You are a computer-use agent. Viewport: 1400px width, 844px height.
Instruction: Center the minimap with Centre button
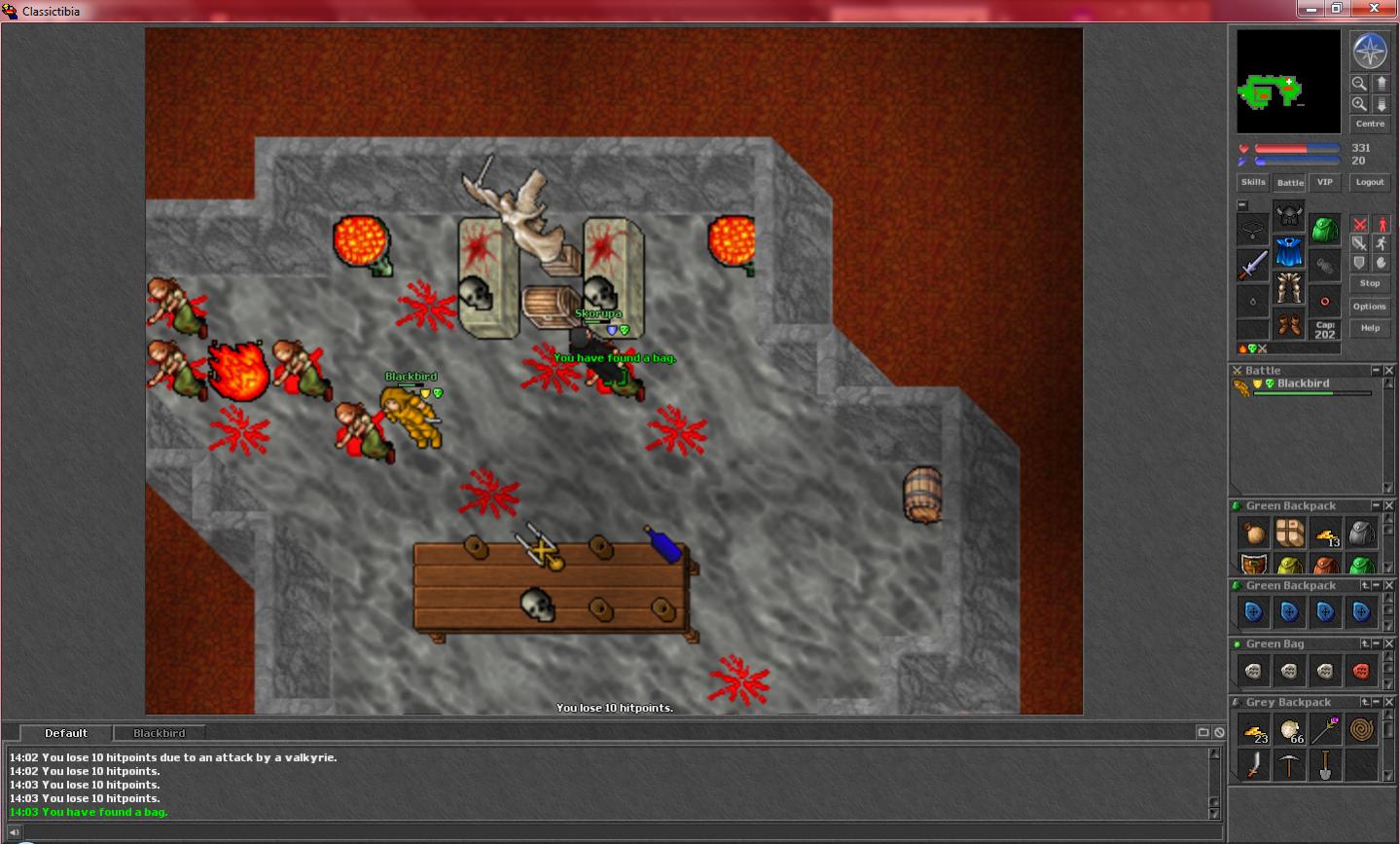[1370, 124]
